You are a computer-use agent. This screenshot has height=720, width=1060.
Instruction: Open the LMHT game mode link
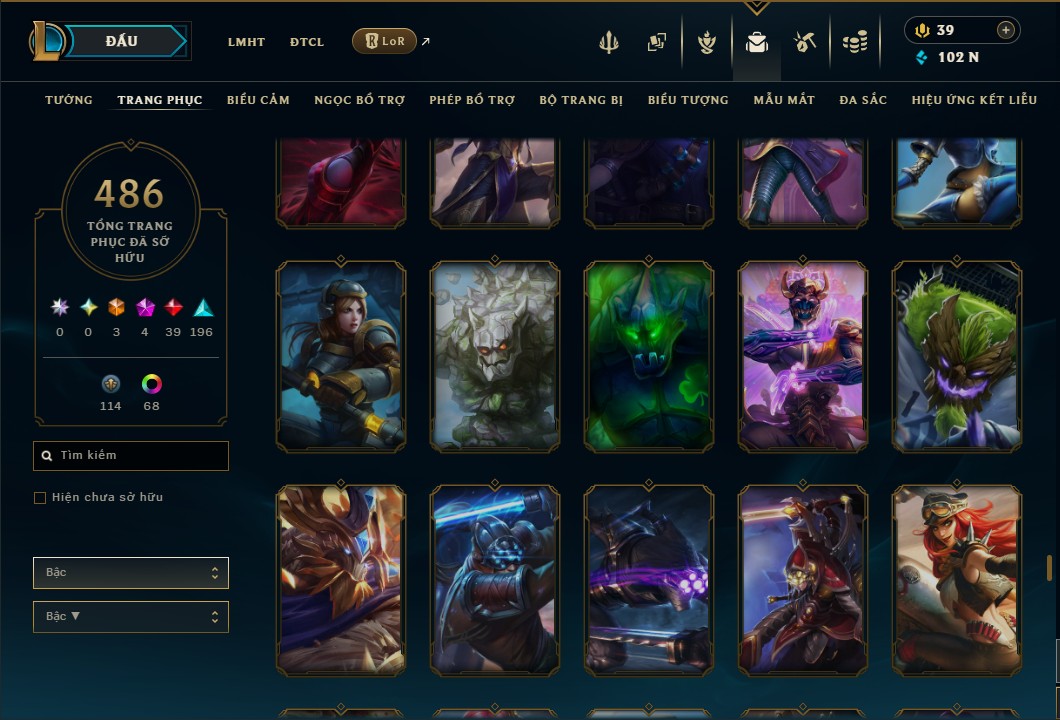click(x=246, y=42)
